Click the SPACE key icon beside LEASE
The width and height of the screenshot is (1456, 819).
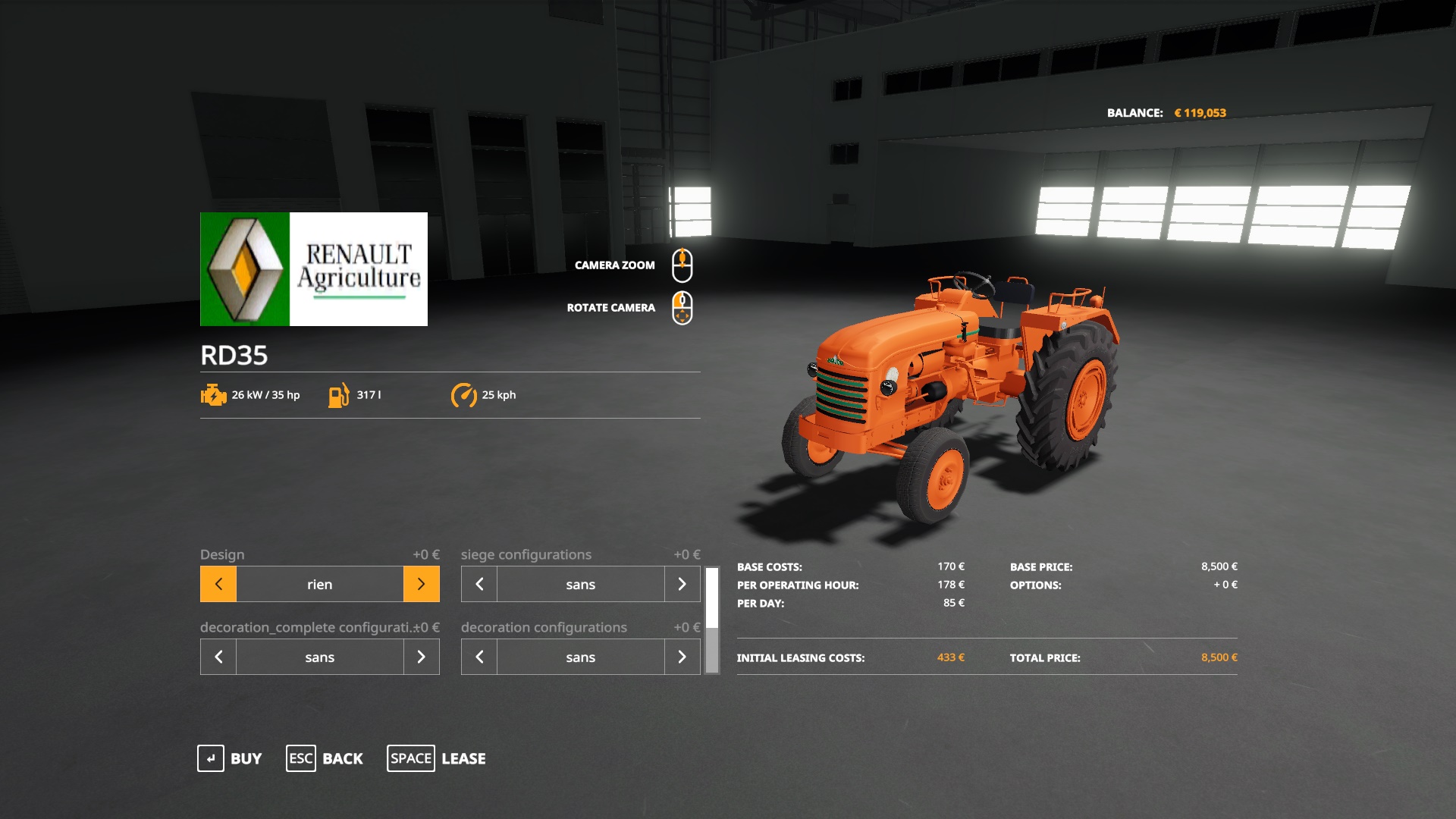[410, 758]
